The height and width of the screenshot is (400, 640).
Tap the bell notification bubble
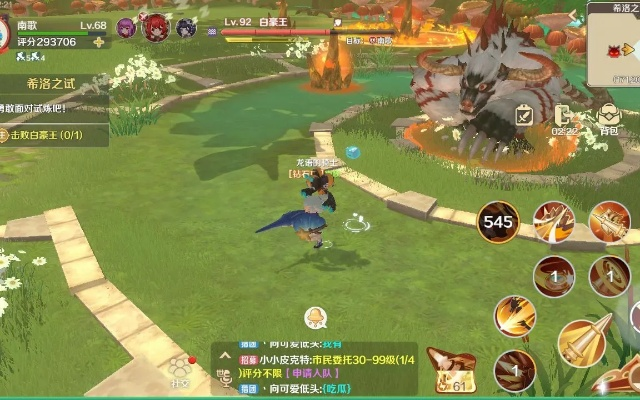[x=316, y=319]
